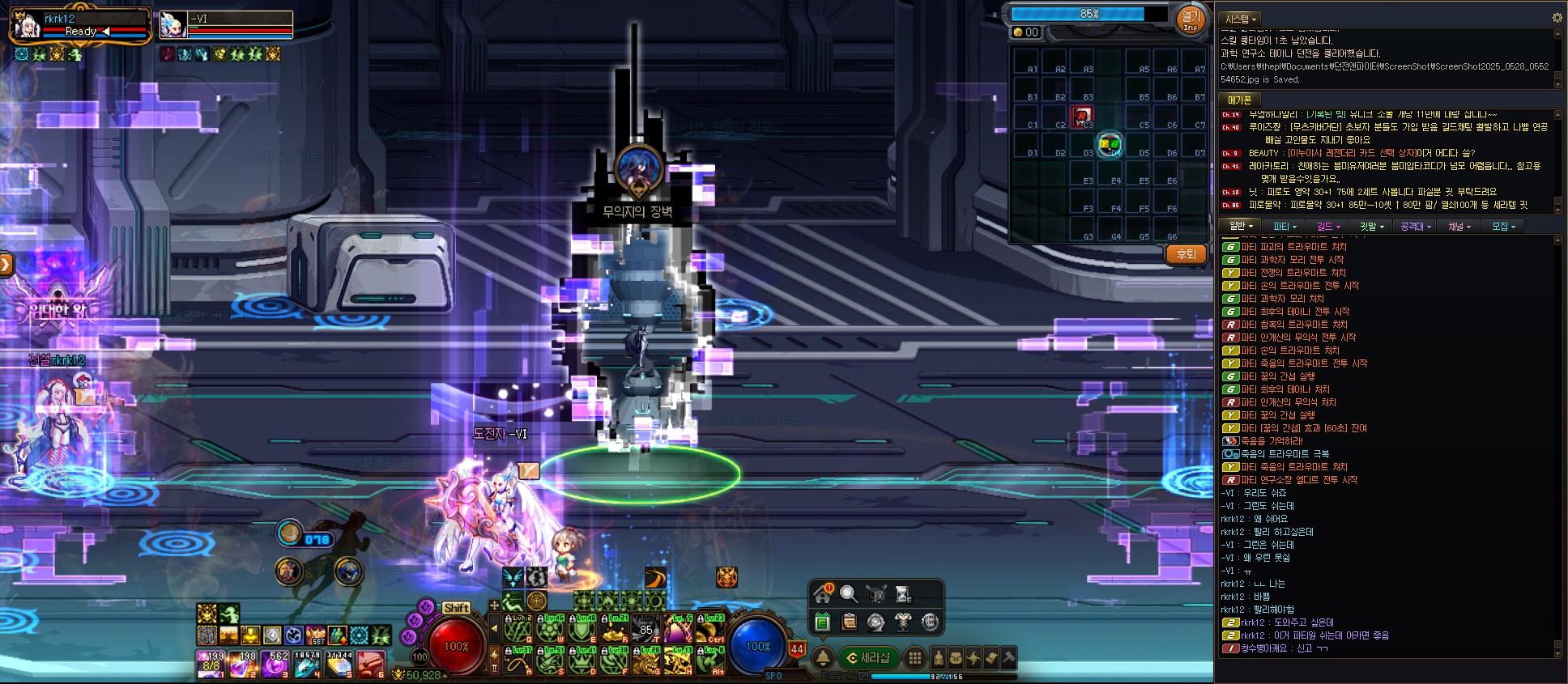1568x684 pixels.
Task: Open the grid menu button beside 세라샵
Action: point(915,658)
